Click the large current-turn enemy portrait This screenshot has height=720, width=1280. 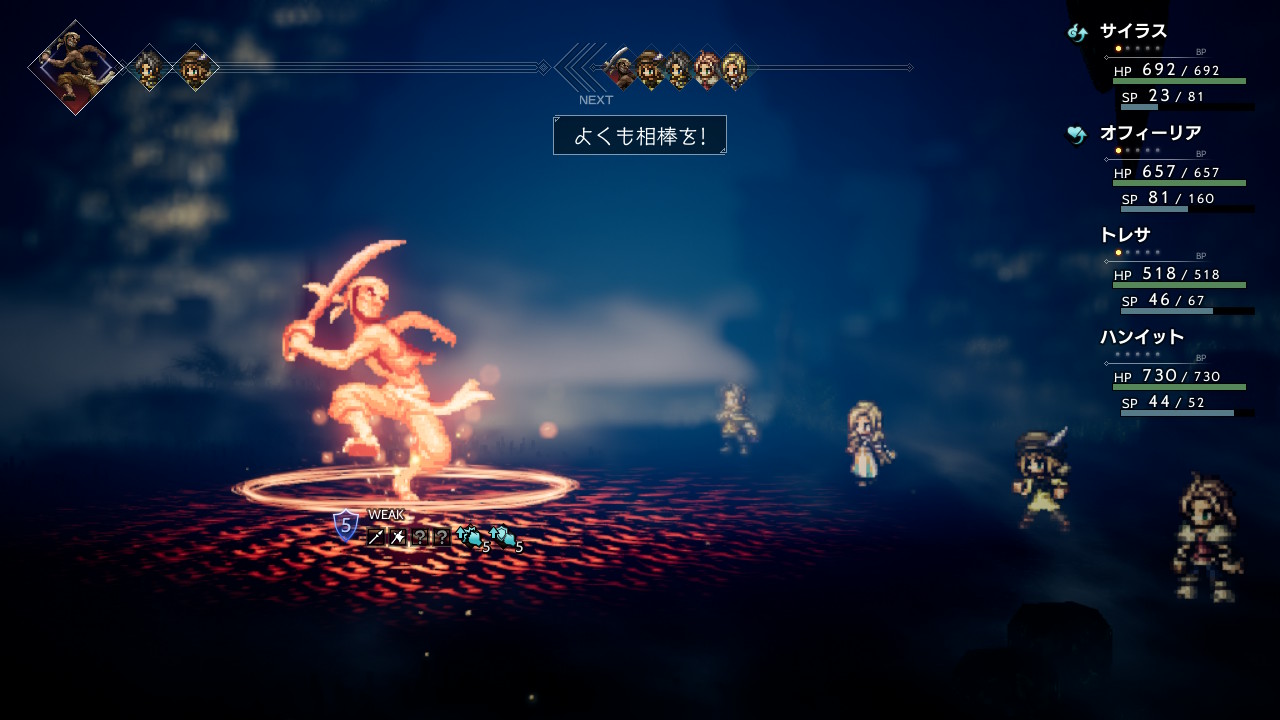75,67
